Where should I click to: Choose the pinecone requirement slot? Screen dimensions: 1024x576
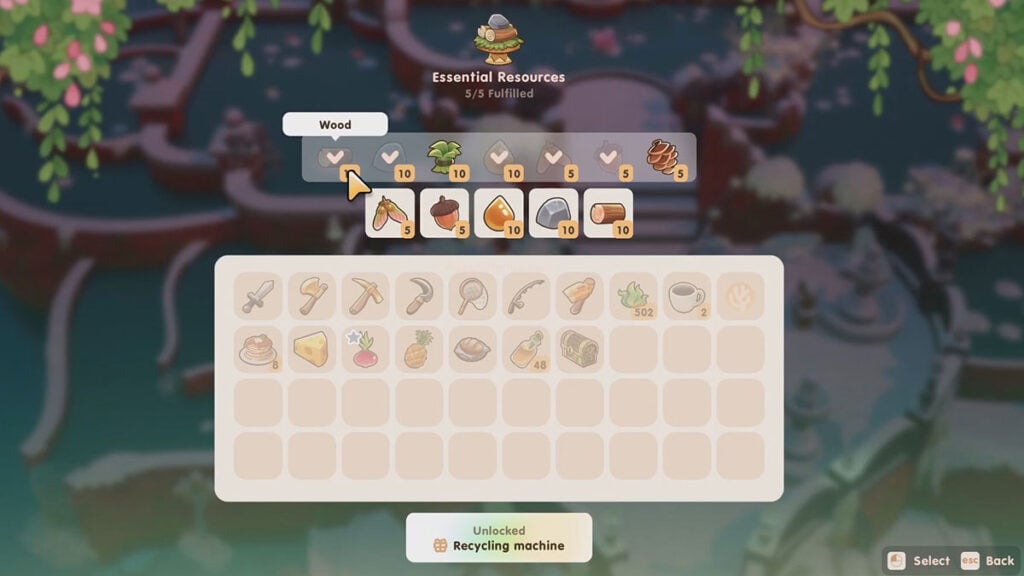(664, 157)
